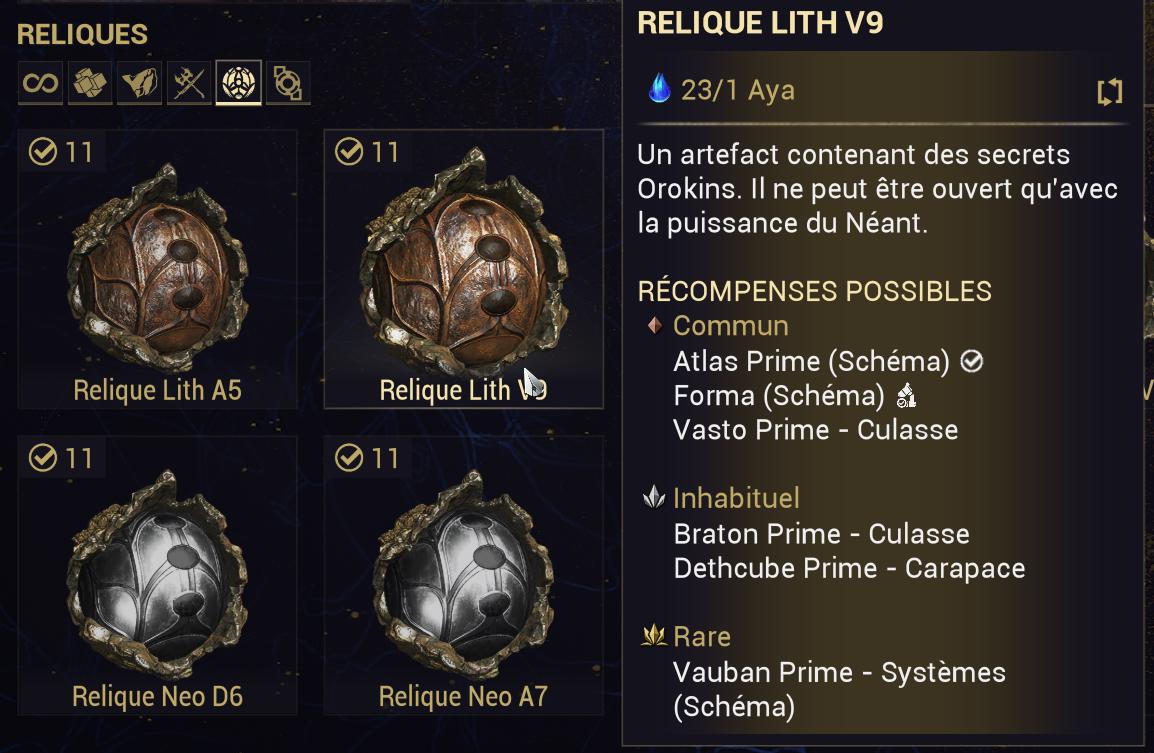Click the swap arrows icon in tooltip
Image resolution: width=1154 pixels, height=753 pixels.
[x=1110, y=93]
